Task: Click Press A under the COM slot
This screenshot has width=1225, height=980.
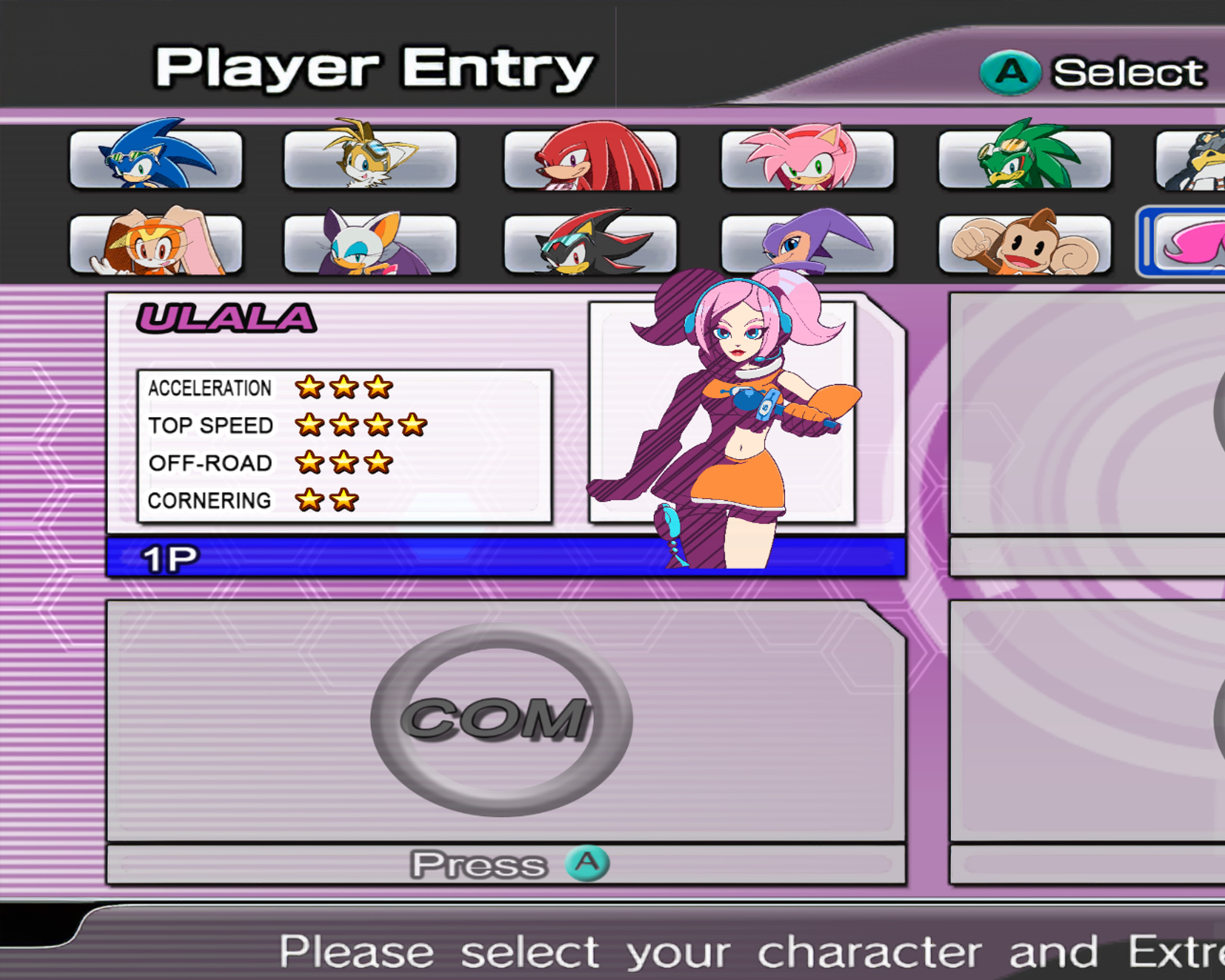Action: [x=500, y=864]
